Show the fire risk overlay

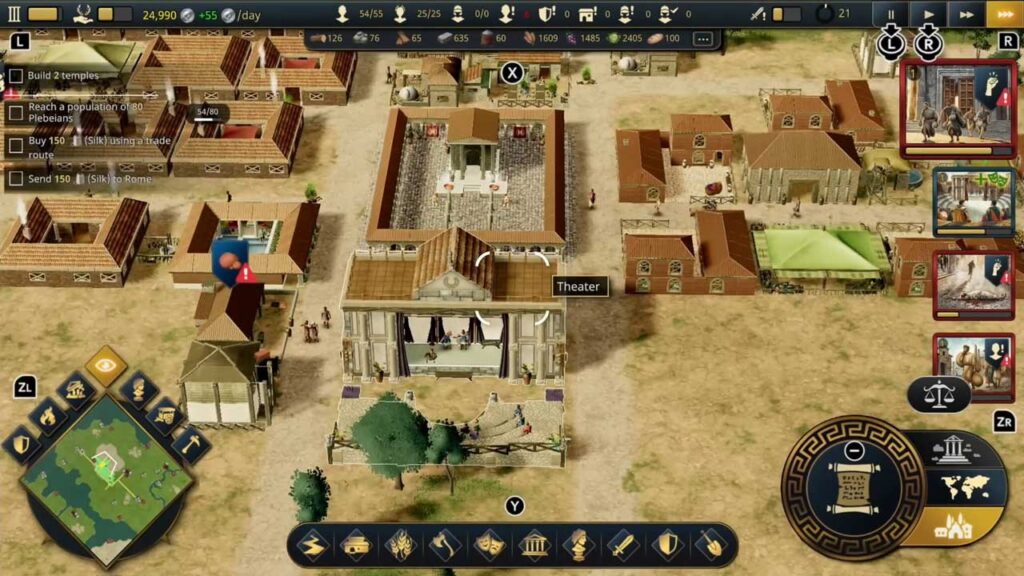[47, 417]
